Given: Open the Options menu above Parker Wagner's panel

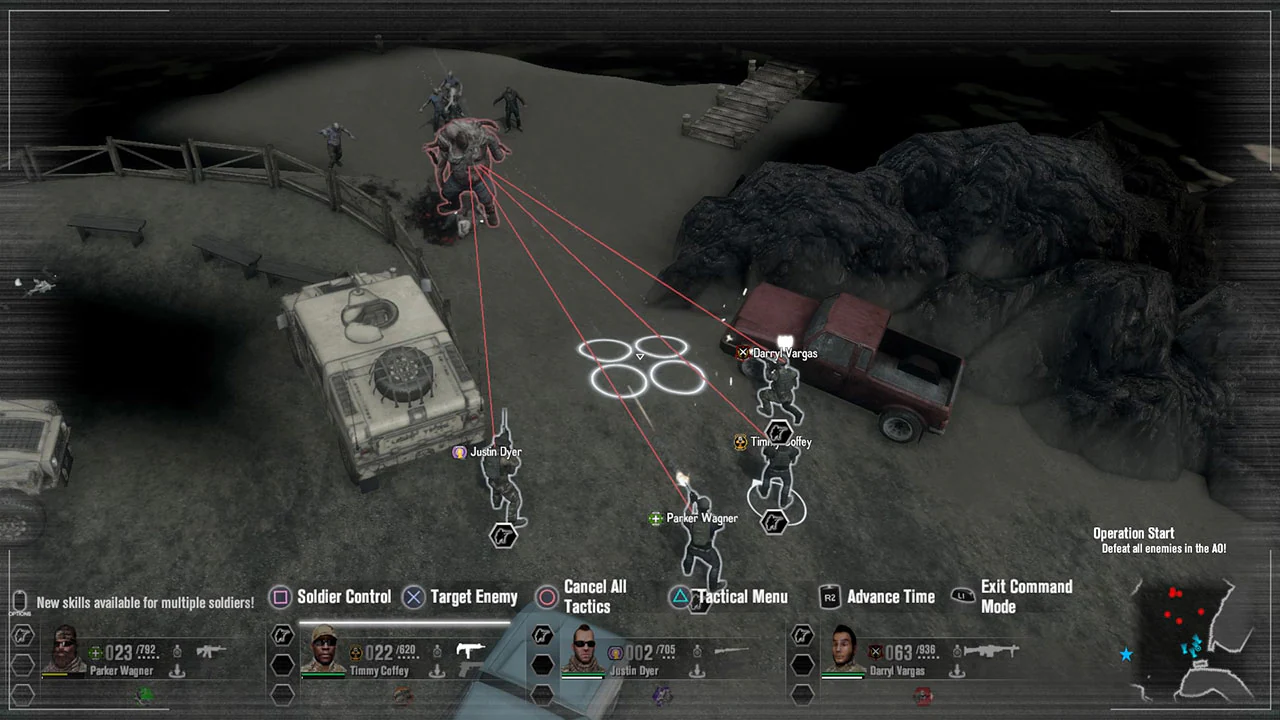Looking at the screenshot, I should [19, 601].
